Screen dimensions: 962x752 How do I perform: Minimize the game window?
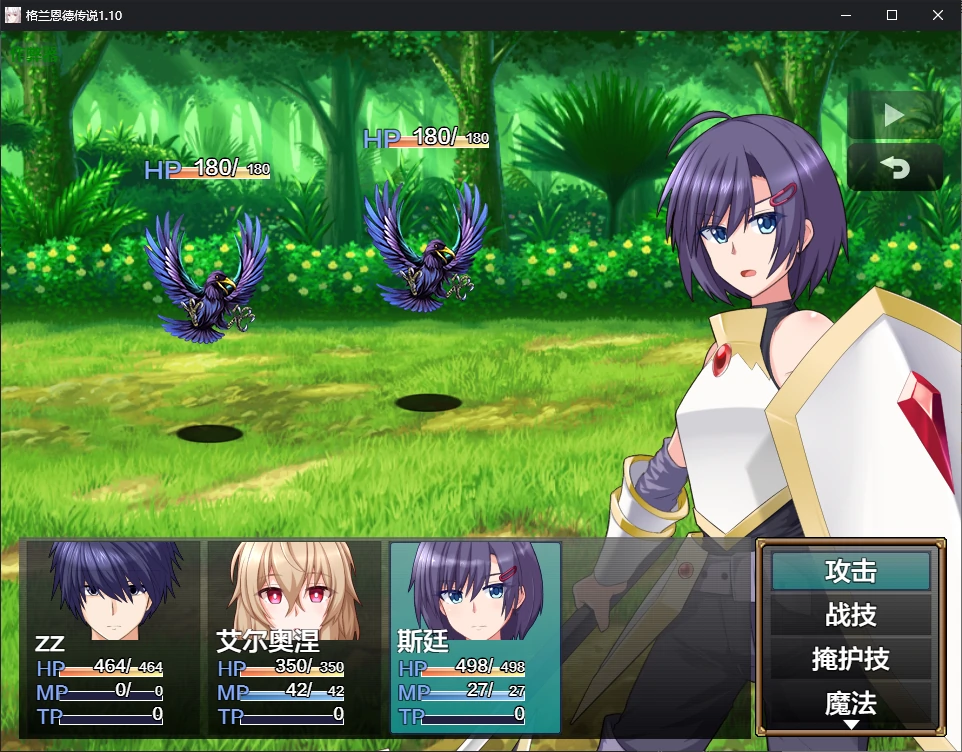[x=846, y=15]
